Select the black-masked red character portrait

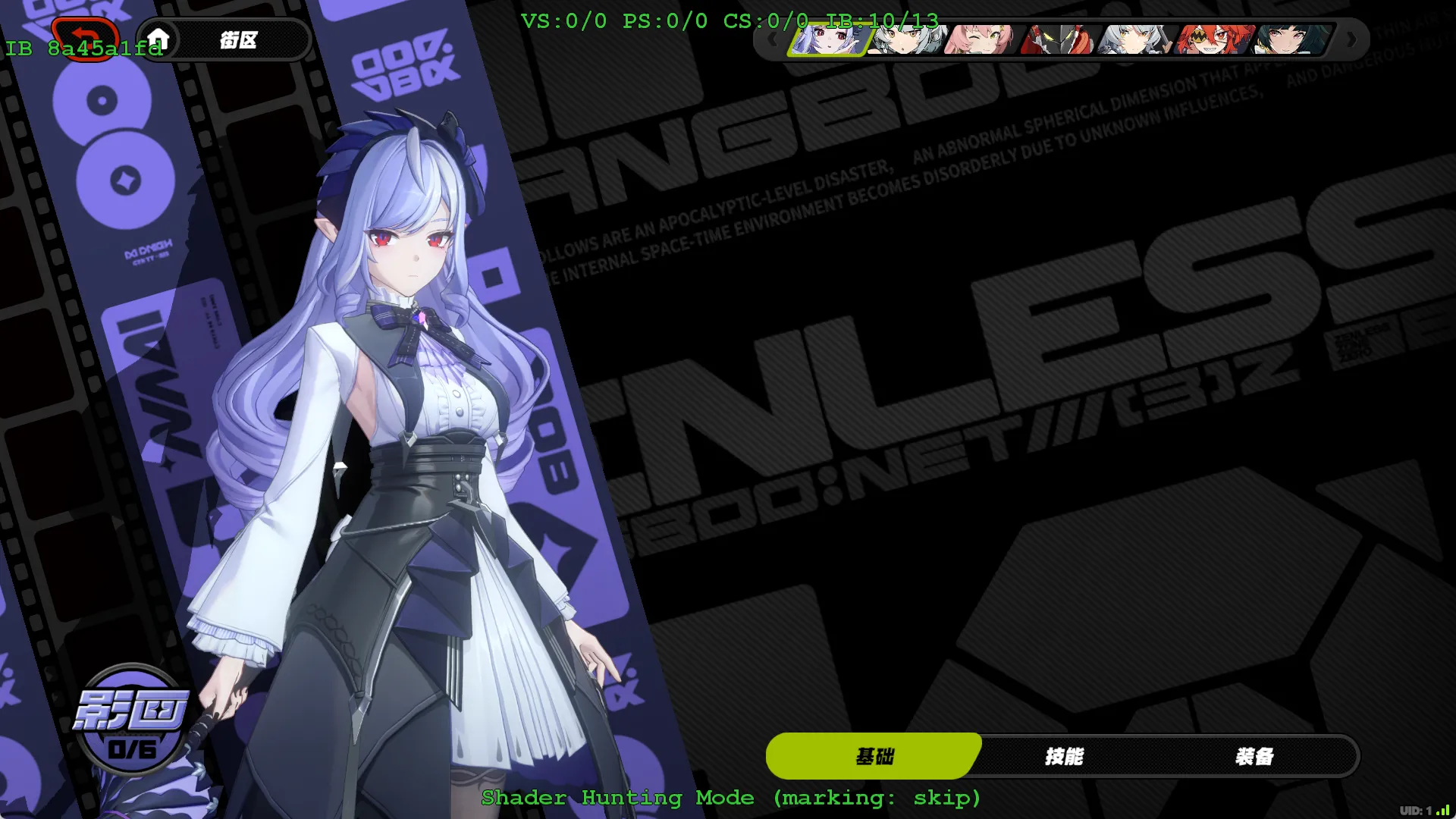tap(1059, 39)
